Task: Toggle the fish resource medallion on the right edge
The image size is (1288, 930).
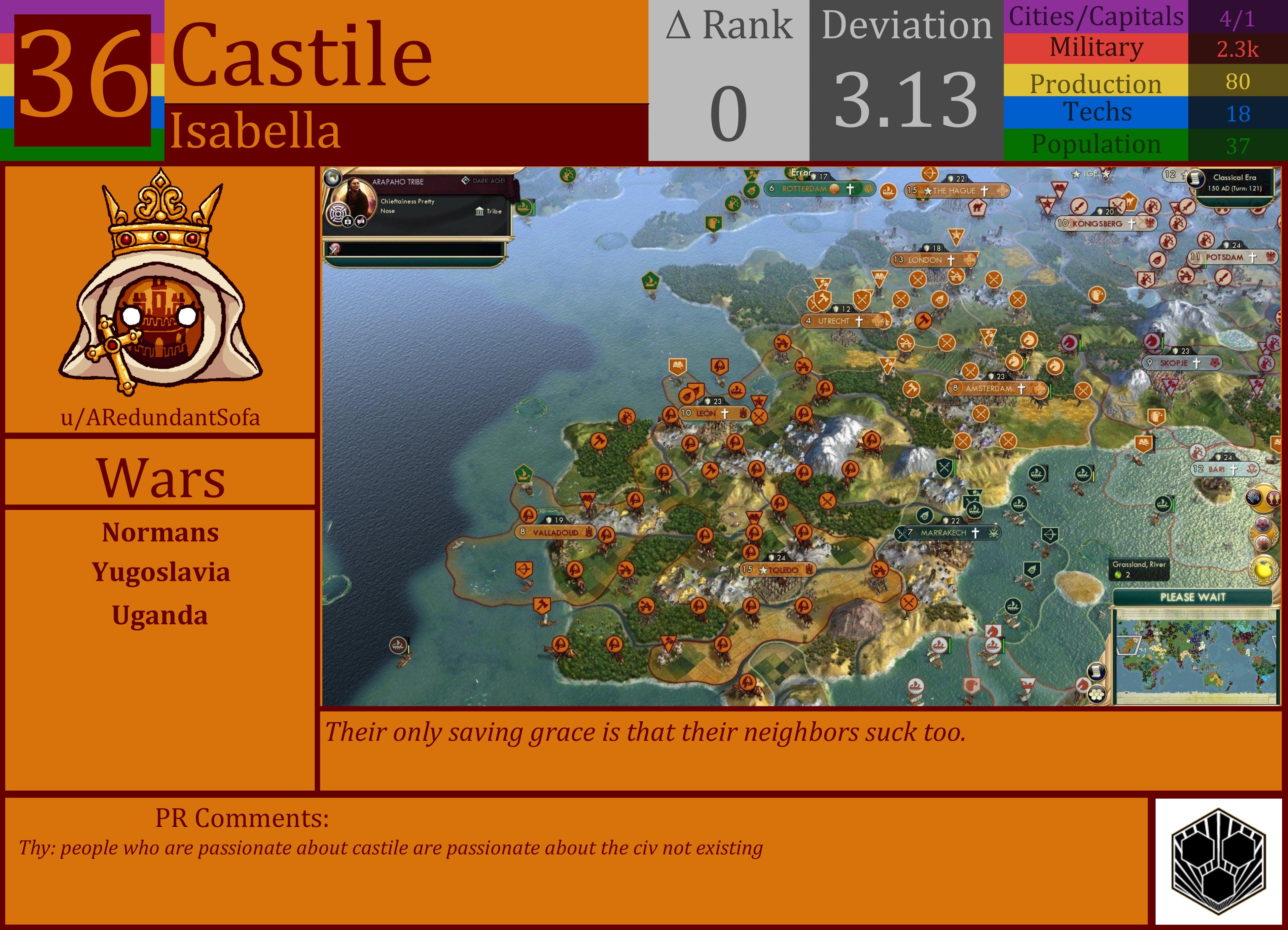Action: pos(1274,498)
